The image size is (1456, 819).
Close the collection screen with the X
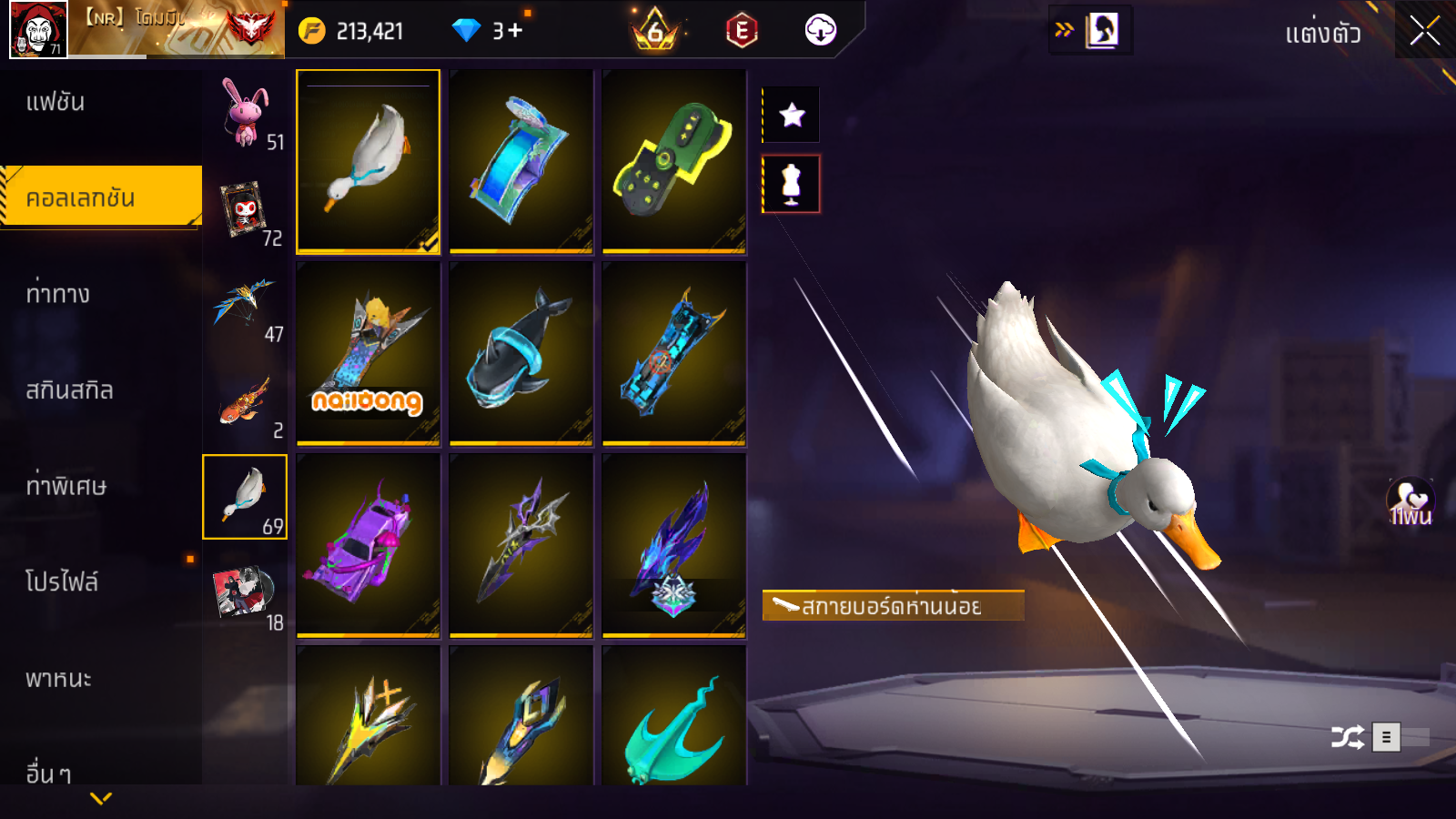point(1424,31)
